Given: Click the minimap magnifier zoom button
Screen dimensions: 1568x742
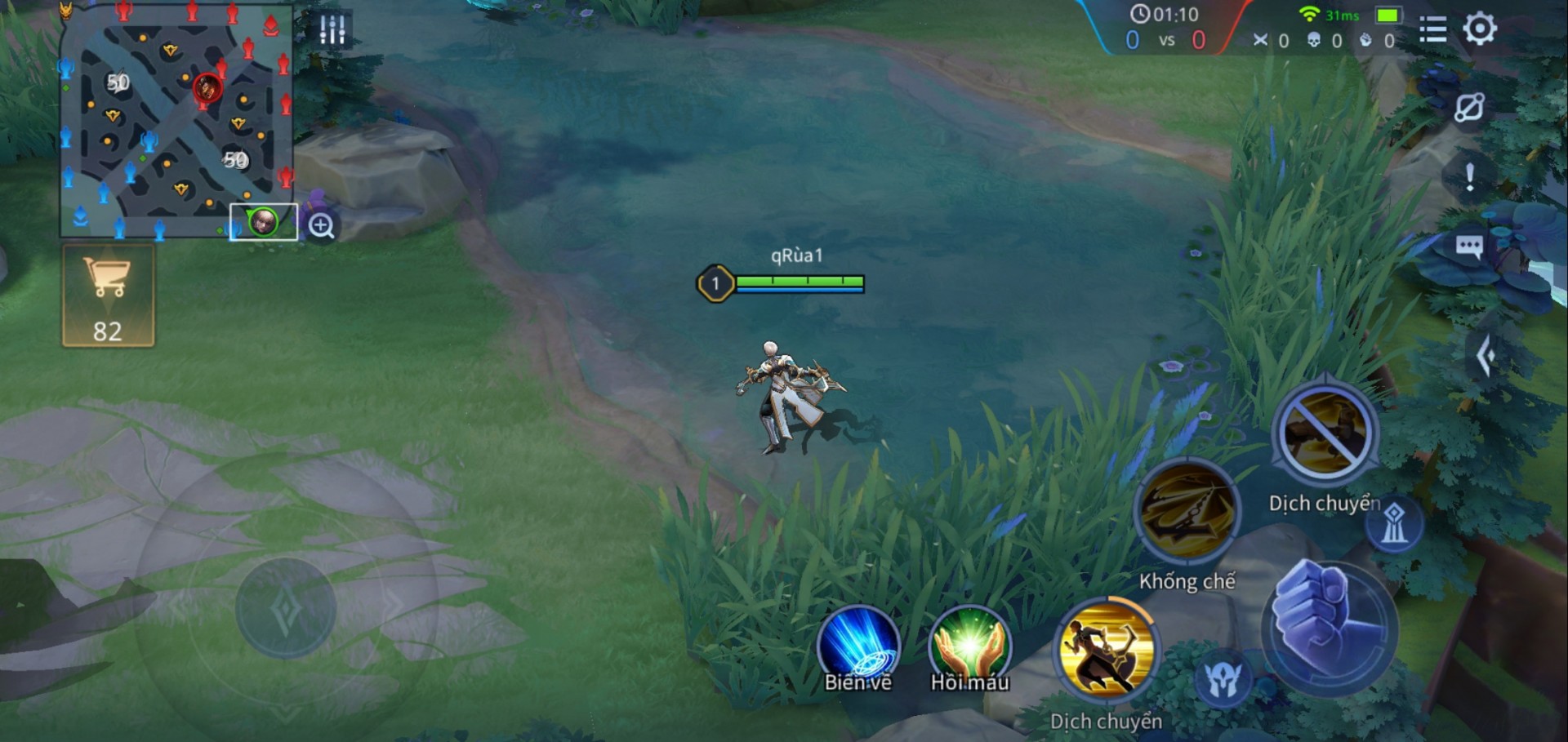Looking at the screenshot, I should pos(321,225).
